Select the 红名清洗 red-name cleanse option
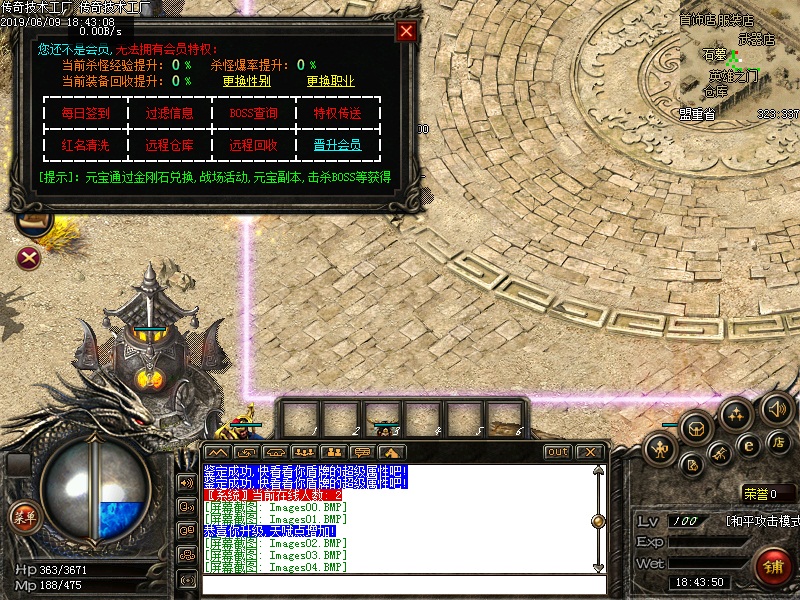The image size is (800, 600). pyautogui.click(x=86, y=145)
